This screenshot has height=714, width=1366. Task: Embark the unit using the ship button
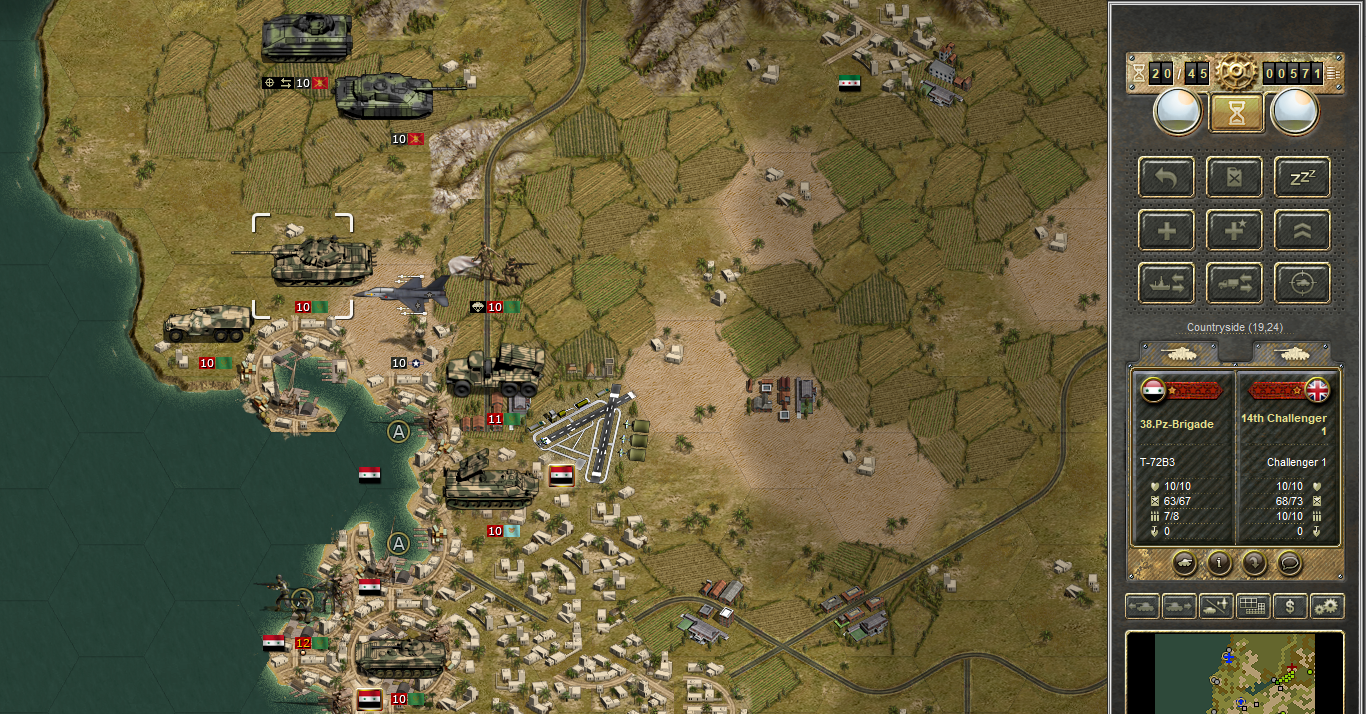1166,284
